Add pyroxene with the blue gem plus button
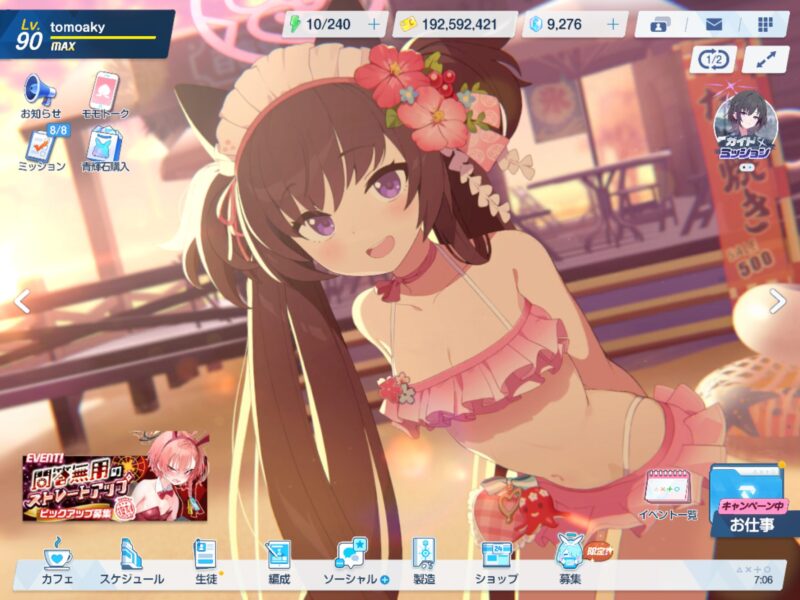This screenshot has height=600, width=800. pyautogui.click(x=613, y=24)
